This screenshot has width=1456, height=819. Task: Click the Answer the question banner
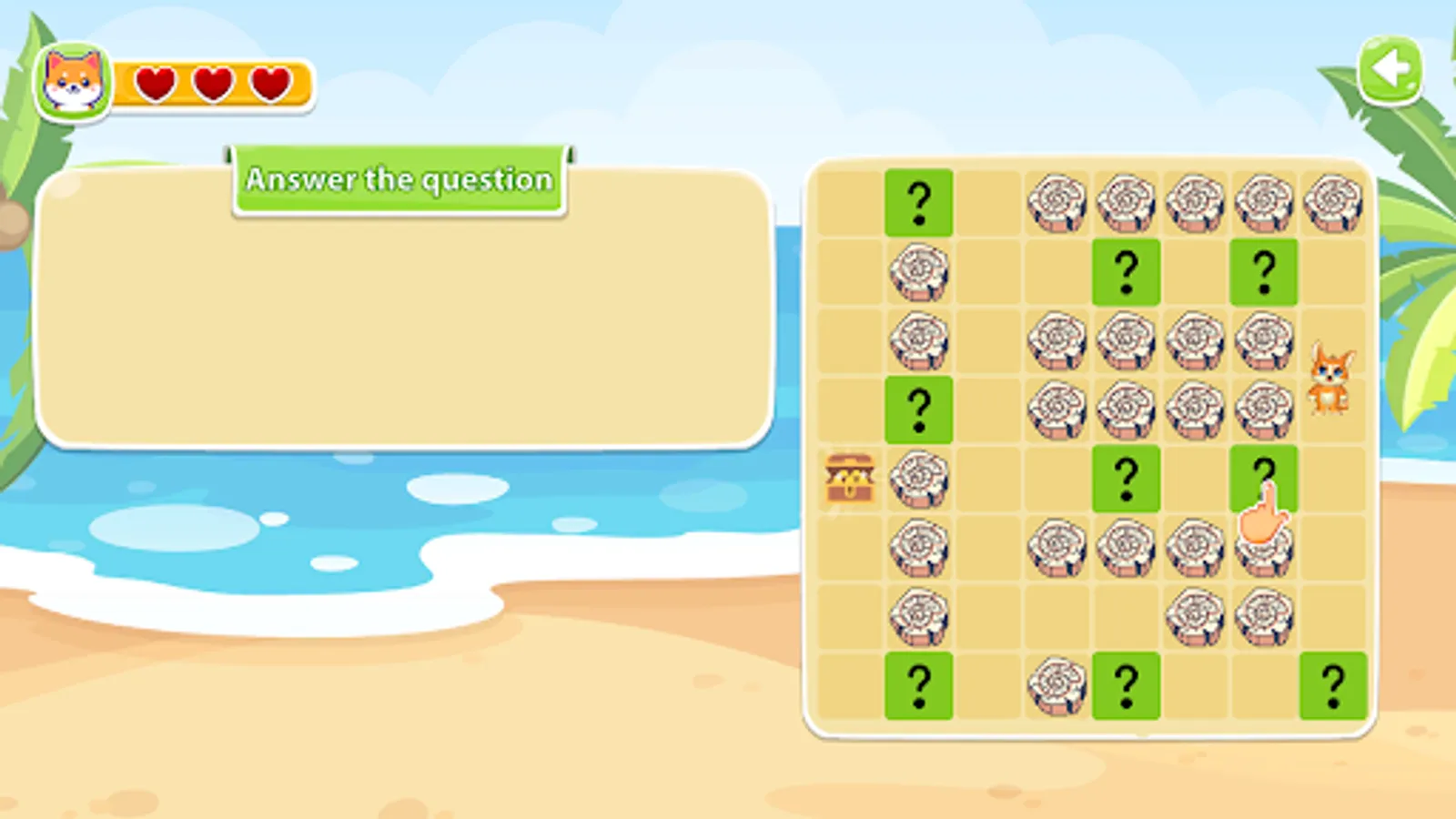point(400,180)
